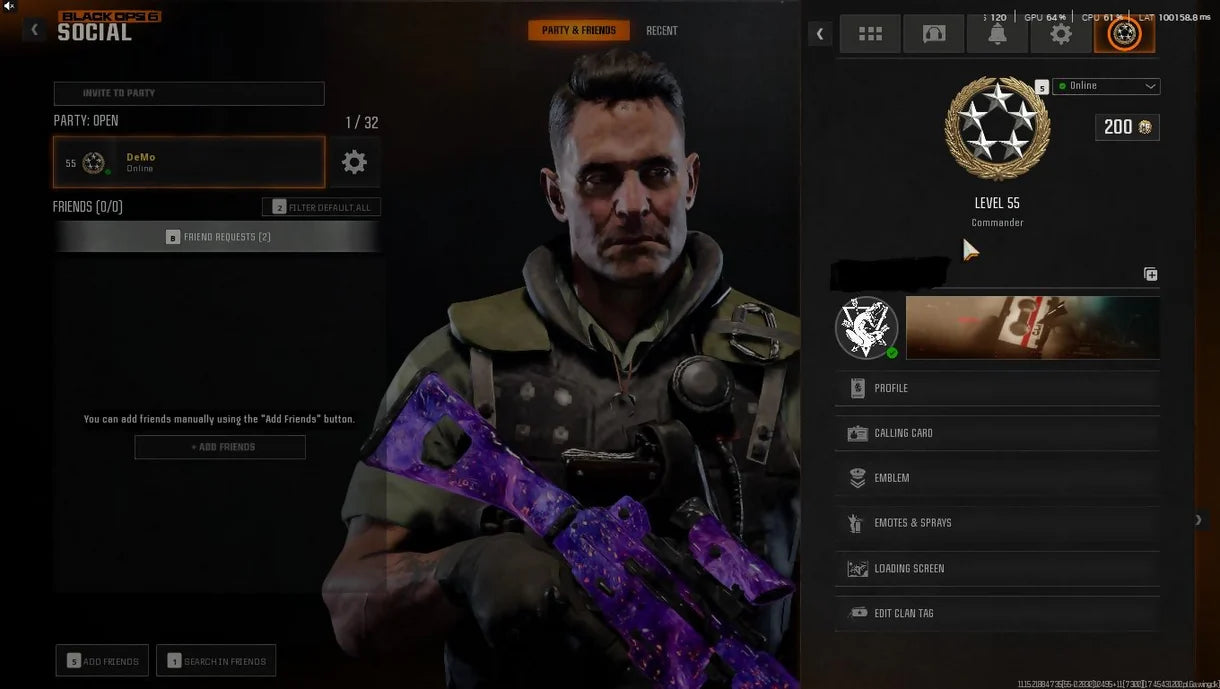
Task: Choose the Emblem menu entry
Action: tap(997, 478)
